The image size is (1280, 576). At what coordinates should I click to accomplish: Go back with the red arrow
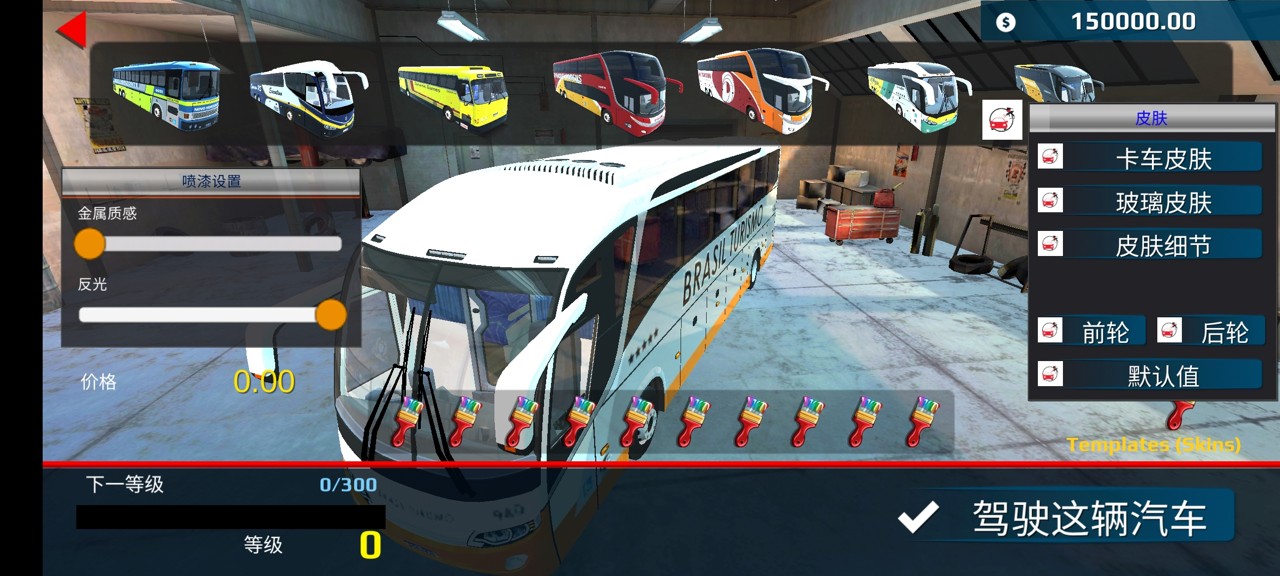tap(72, 28)
